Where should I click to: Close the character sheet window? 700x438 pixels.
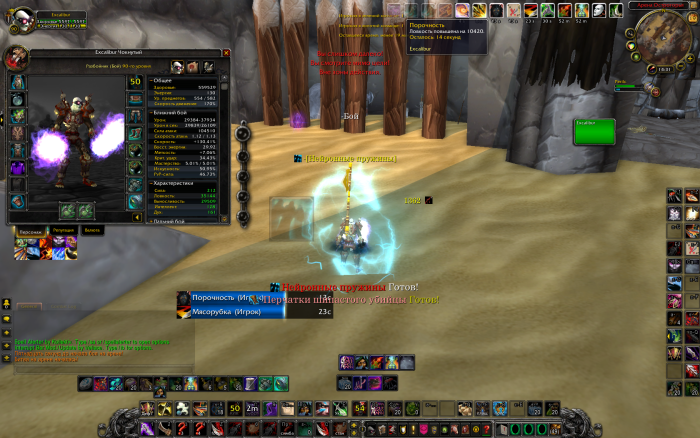tap(226, 52)
